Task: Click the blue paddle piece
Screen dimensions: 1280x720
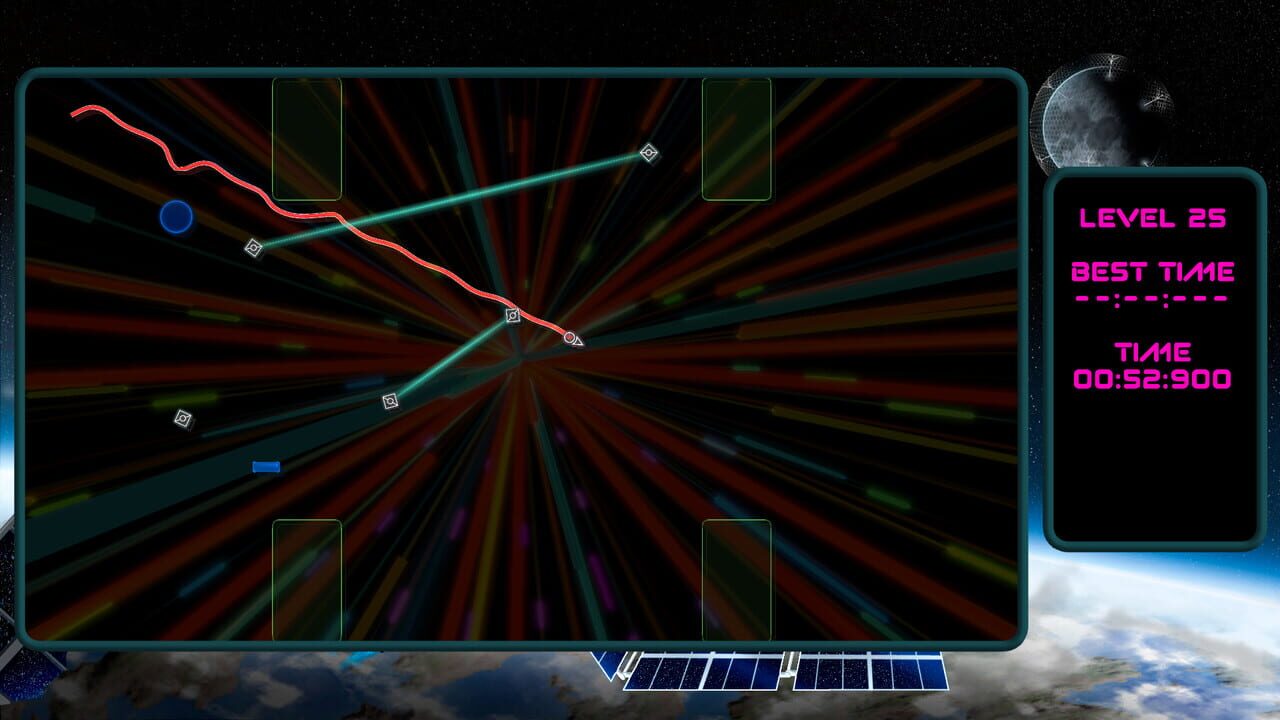Action: [x=265, y=466]
